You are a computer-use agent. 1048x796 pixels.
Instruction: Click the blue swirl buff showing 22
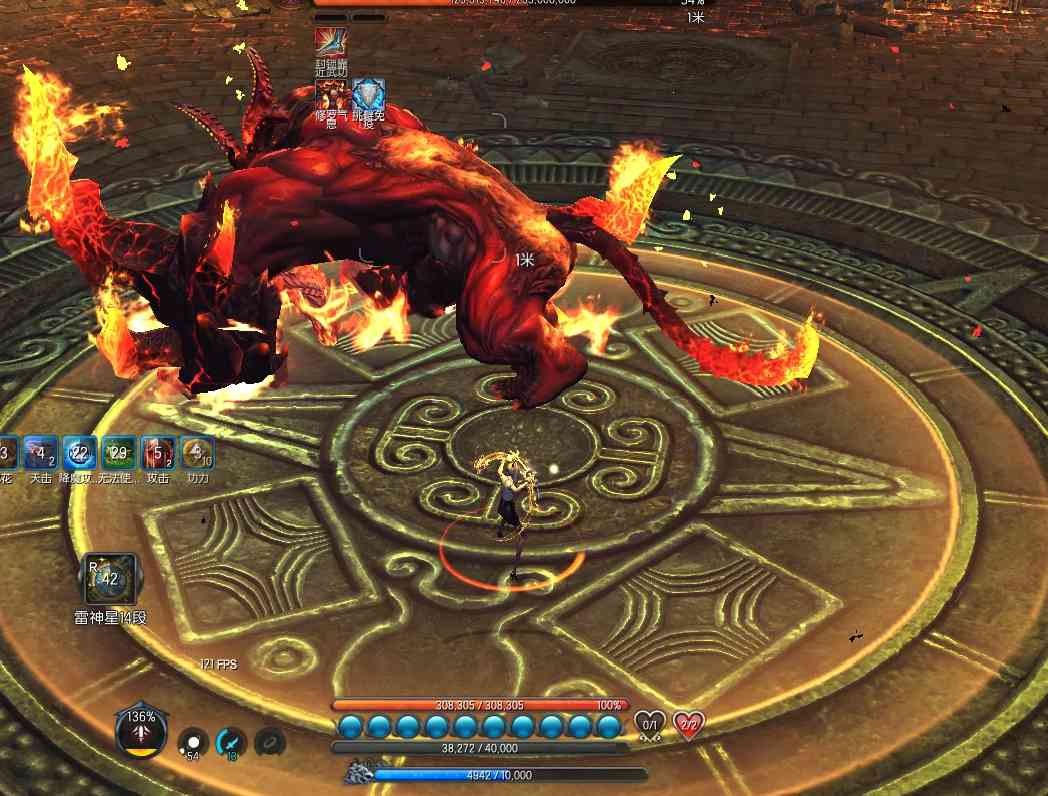point(80,453)
